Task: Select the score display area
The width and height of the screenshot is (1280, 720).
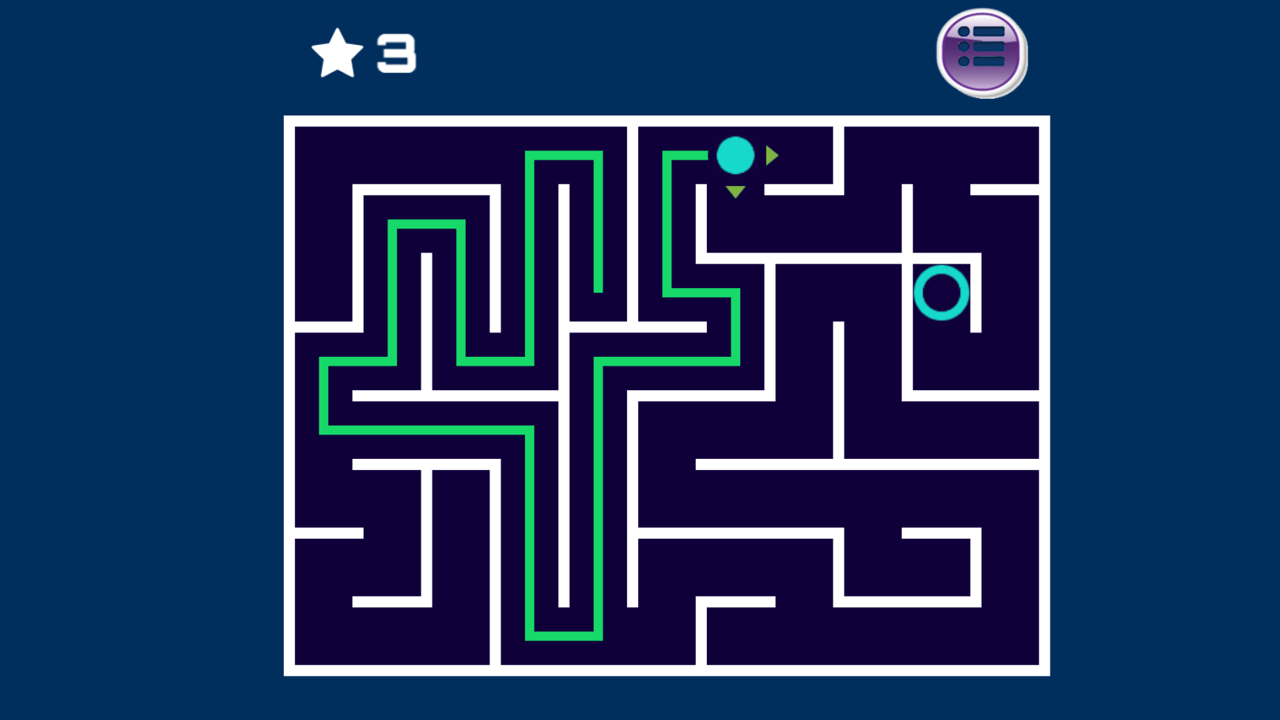Action: pyautogui.click(x=365, y=52)
